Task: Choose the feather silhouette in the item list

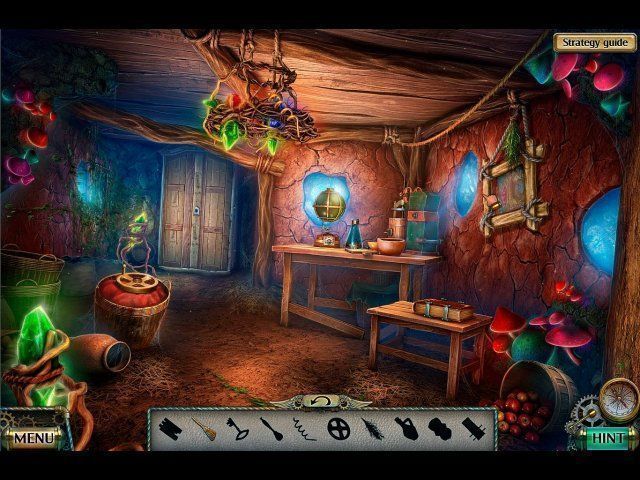Action: (373, 429)
